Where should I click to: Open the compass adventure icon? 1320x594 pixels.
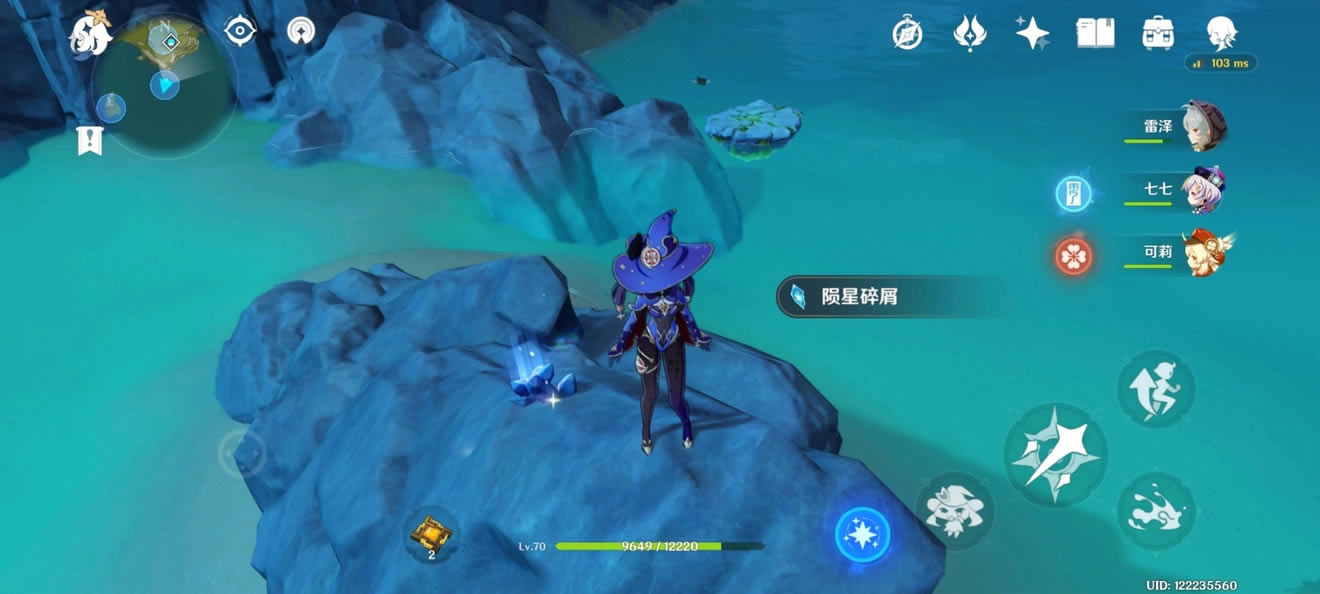coord(907,34)
